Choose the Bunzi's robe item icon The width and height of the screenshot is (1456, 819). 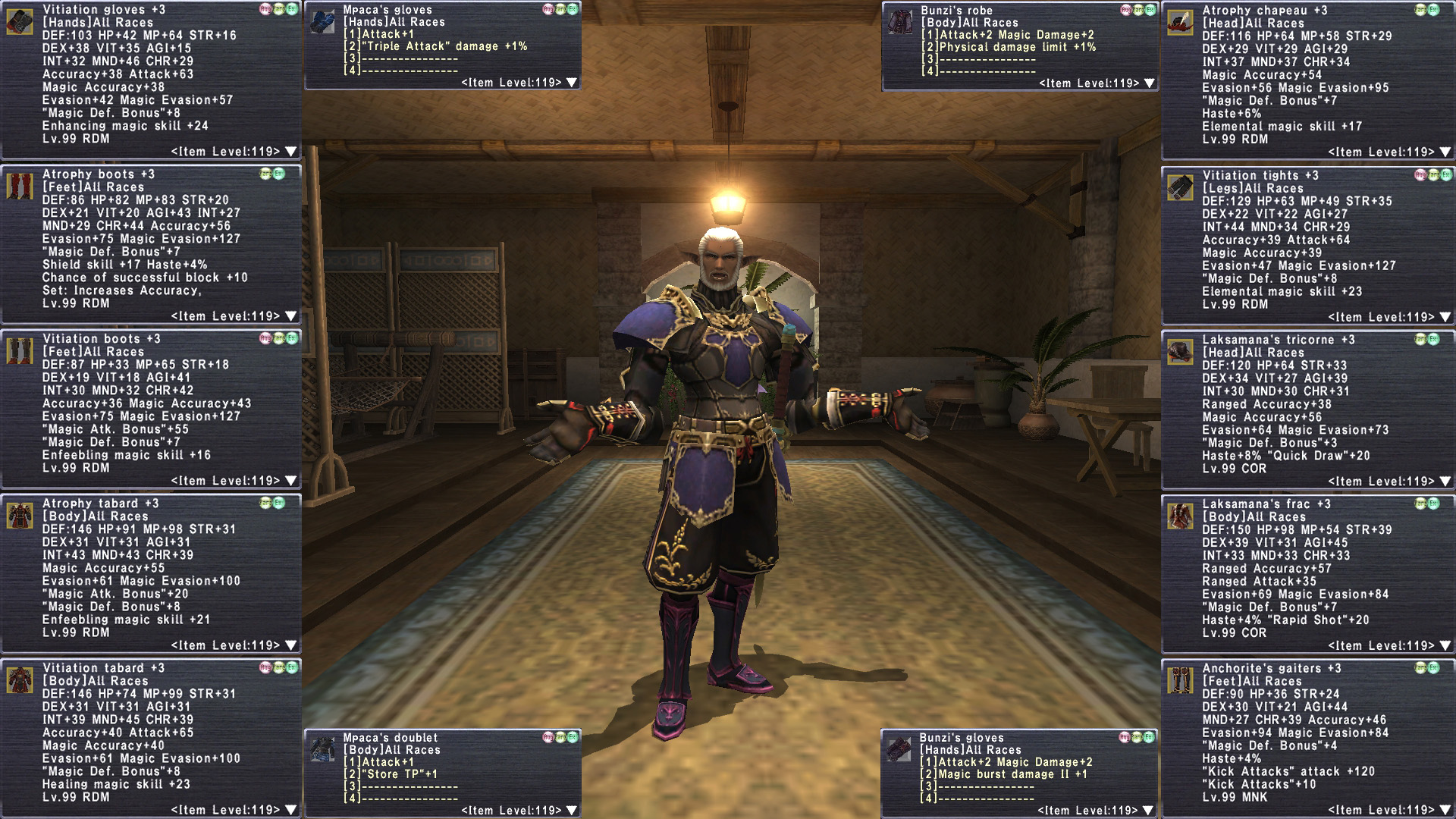[x=900, y=23]
